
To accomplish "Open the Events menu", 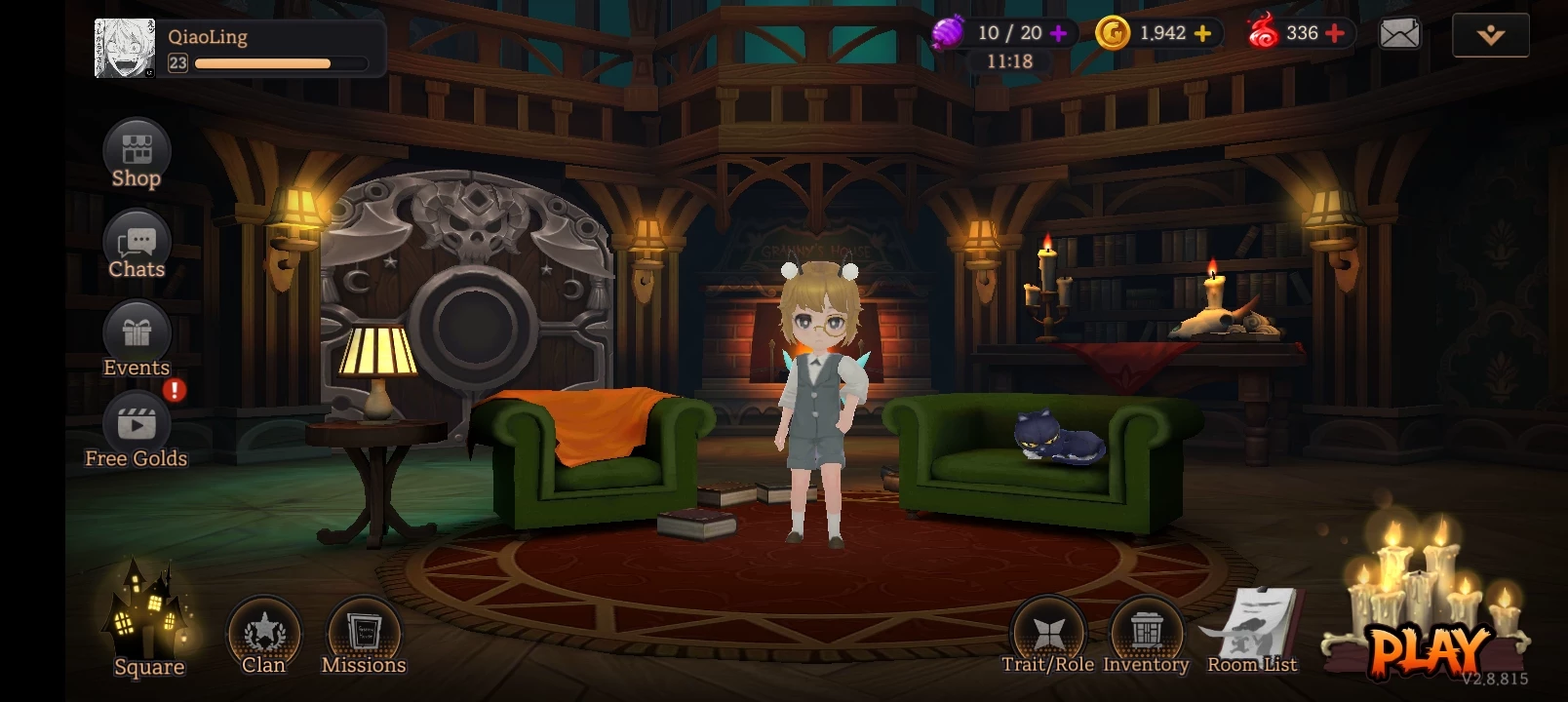I will click(137, 337).
